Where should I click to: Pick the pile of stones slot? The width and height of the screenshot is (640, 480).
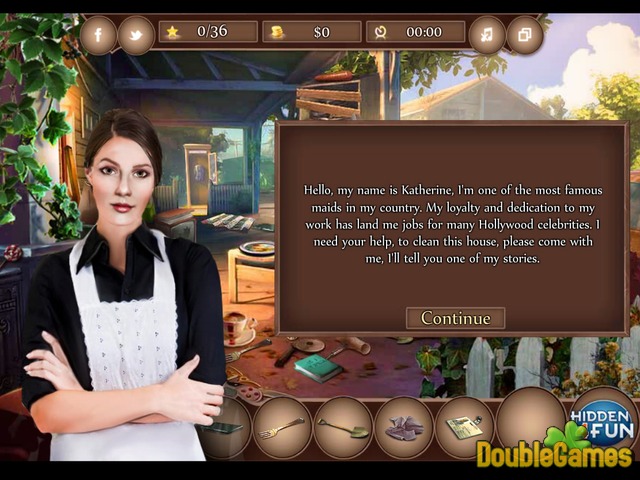tap(403, 426)
